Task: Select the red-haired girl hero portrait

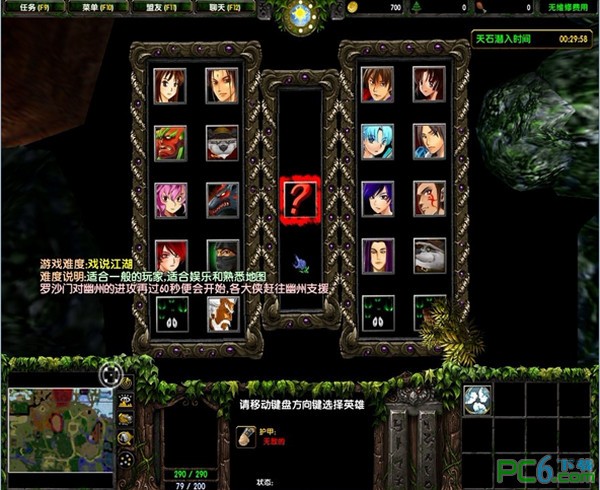Action: tap(171, 255)
